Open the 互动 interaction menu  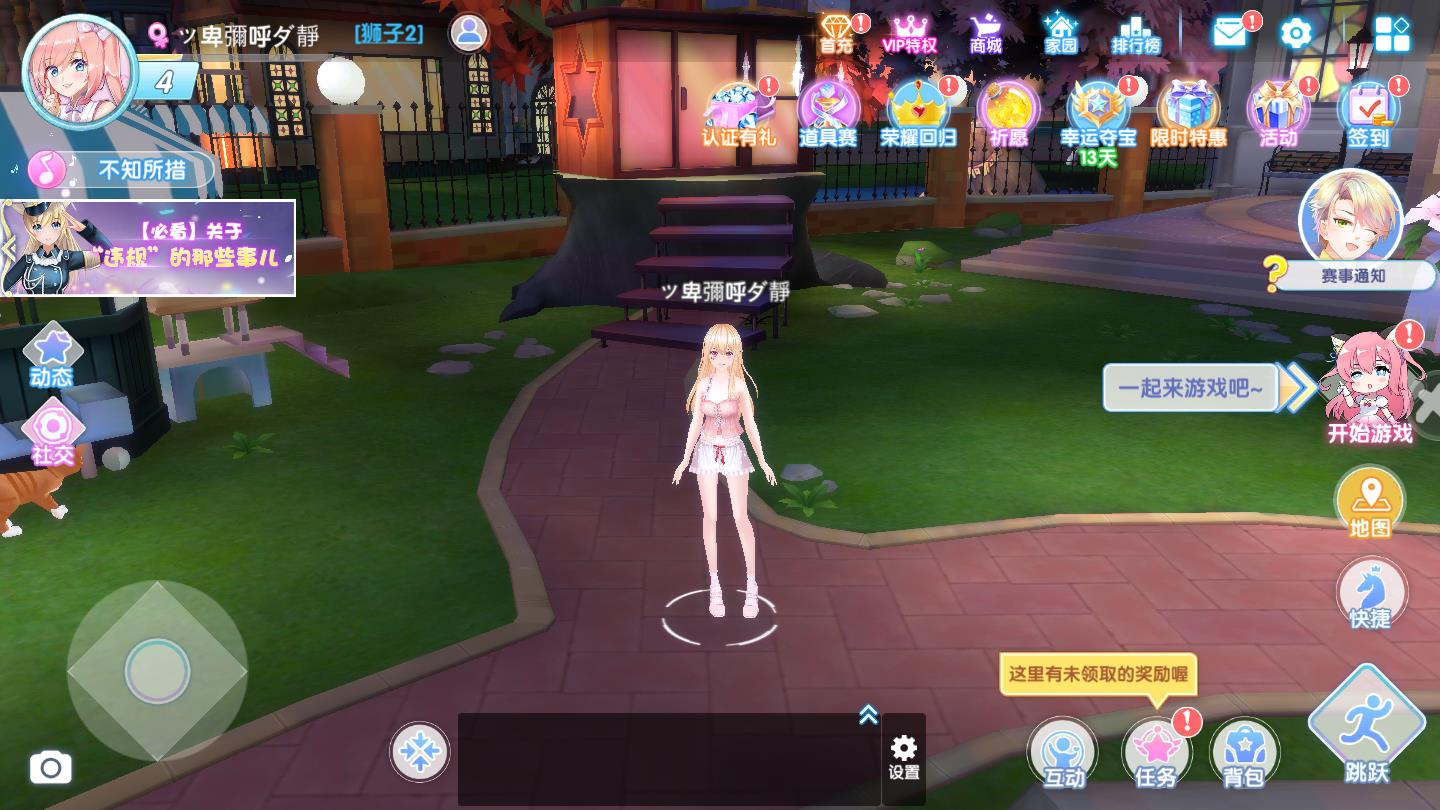[1065, 752]
